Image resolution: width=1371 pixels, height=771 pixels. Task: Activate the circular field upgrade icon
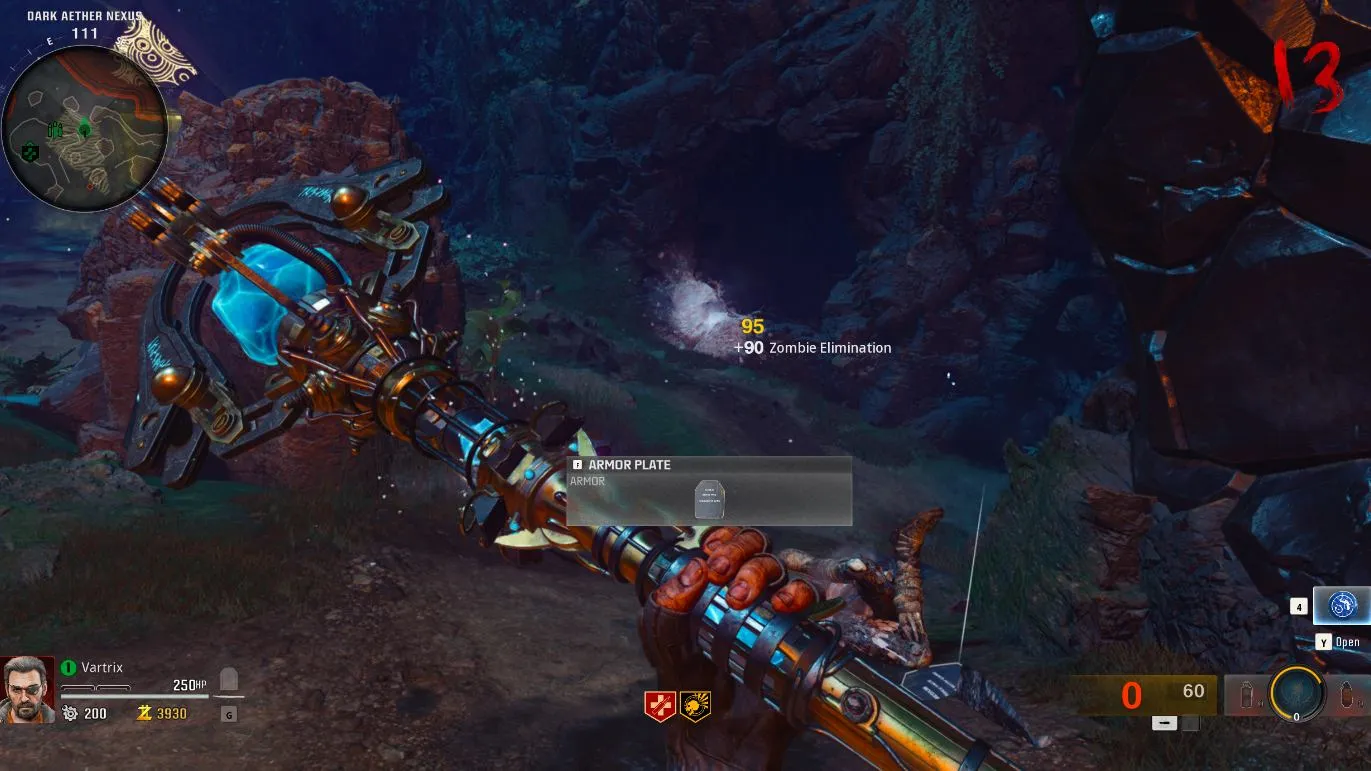1297,693
